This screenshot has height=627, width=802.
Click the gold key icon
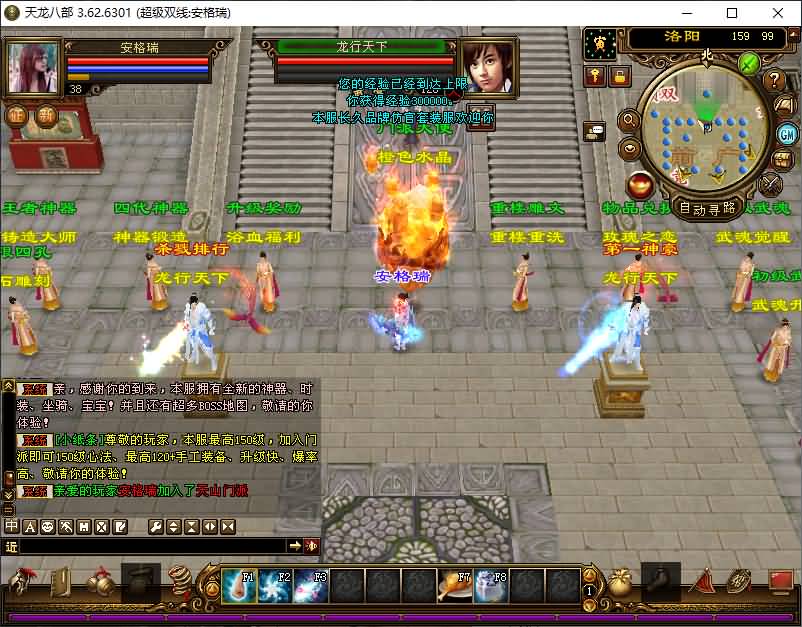point(596,76)
